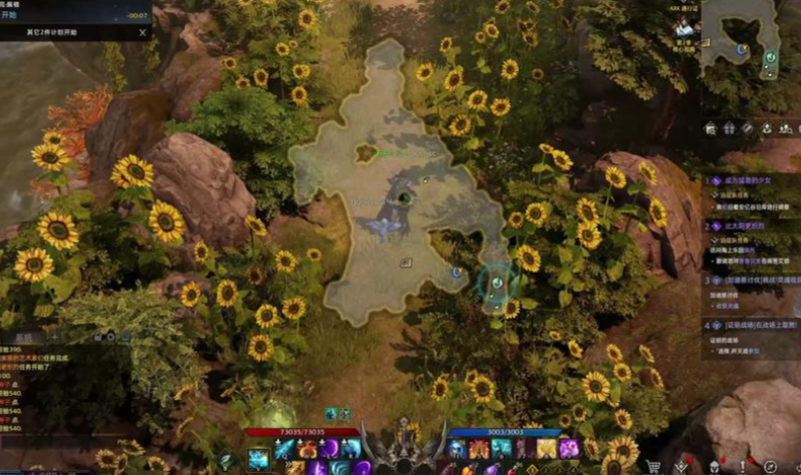Open the compass icon in bottom bar
The height and width of the screenshot is (475, 801).
point(770,466)
